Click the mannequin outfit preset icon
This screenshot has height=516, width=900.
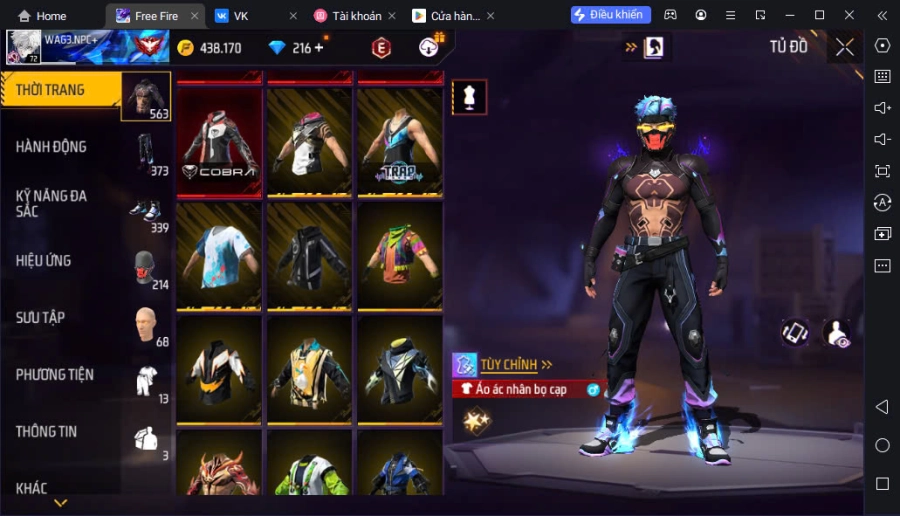[469, 96]
